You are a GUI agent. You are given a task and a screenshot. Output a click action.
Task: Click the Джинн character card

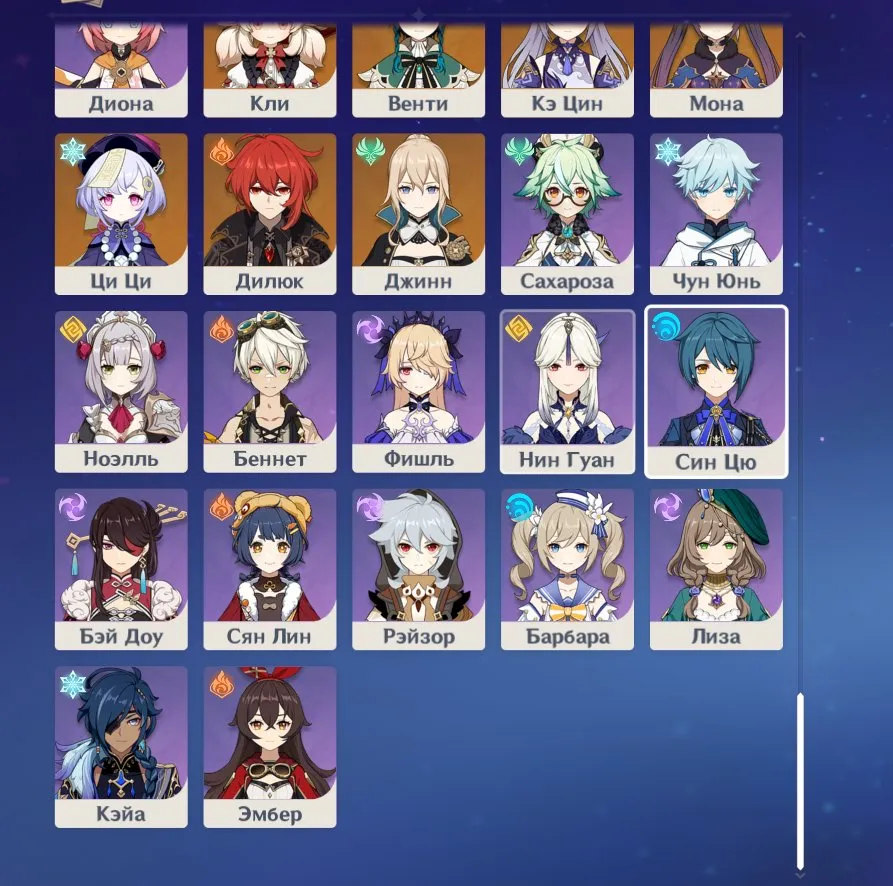coord(418,214)
